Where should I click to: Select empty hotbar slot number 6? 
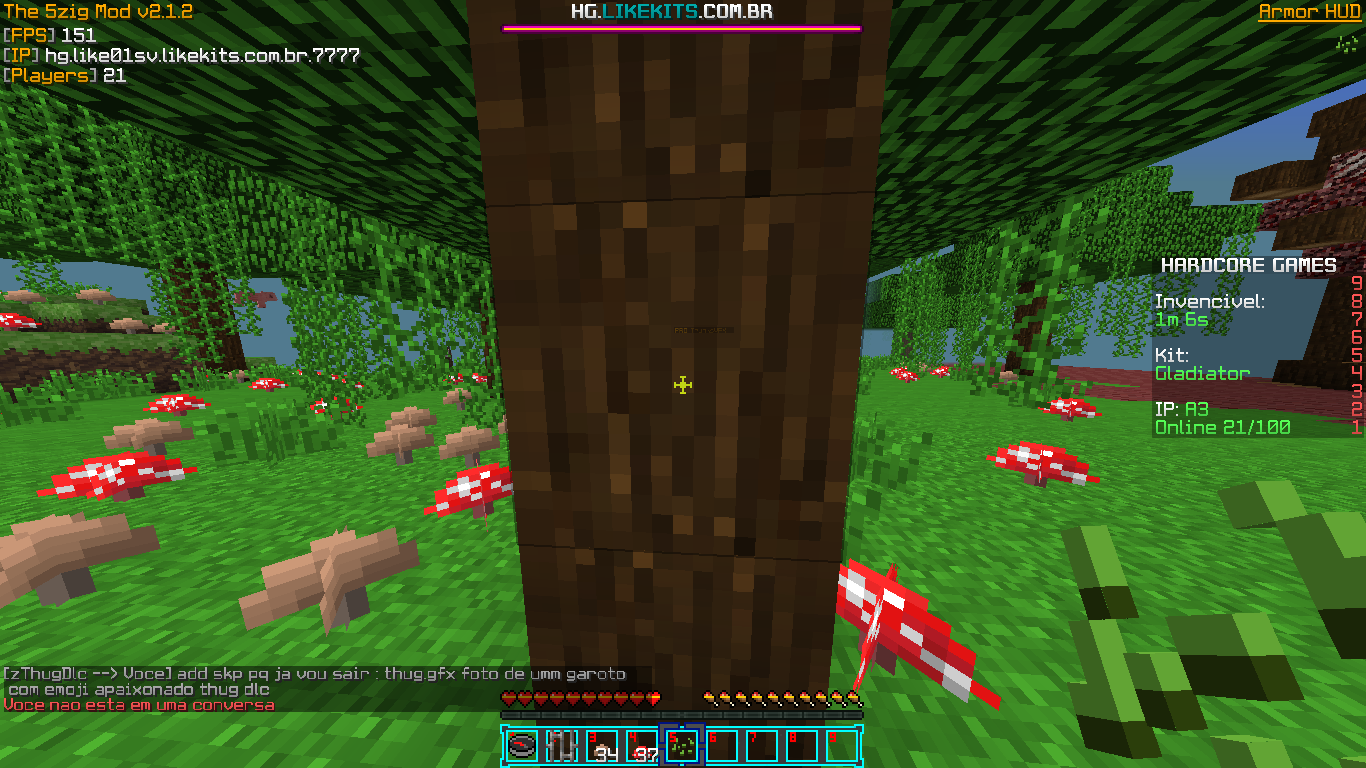tap(722, 745)
